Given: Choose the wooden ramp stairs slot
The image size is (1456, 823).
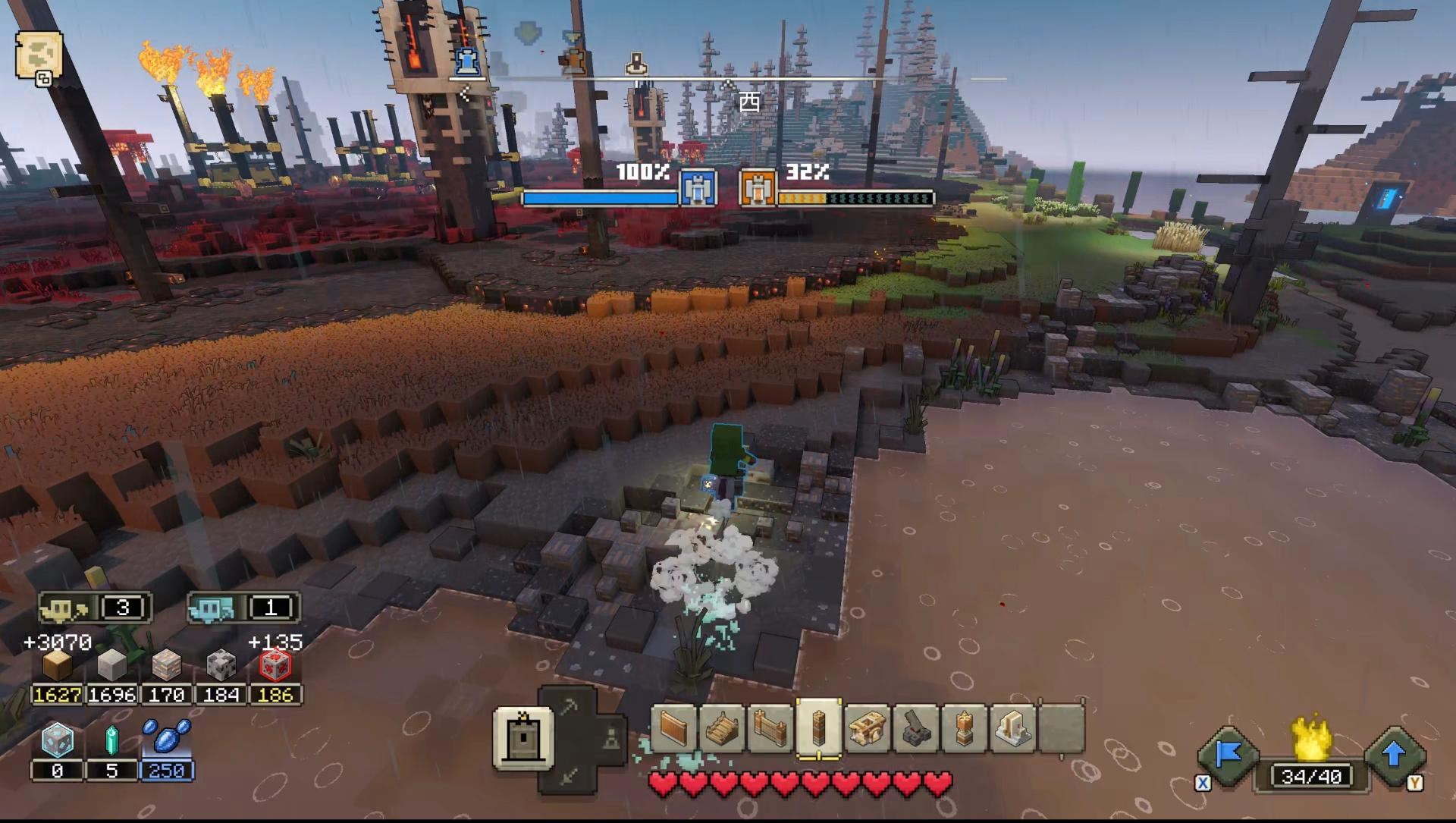Looking at the screenshot, I should (x=721, y=729).
